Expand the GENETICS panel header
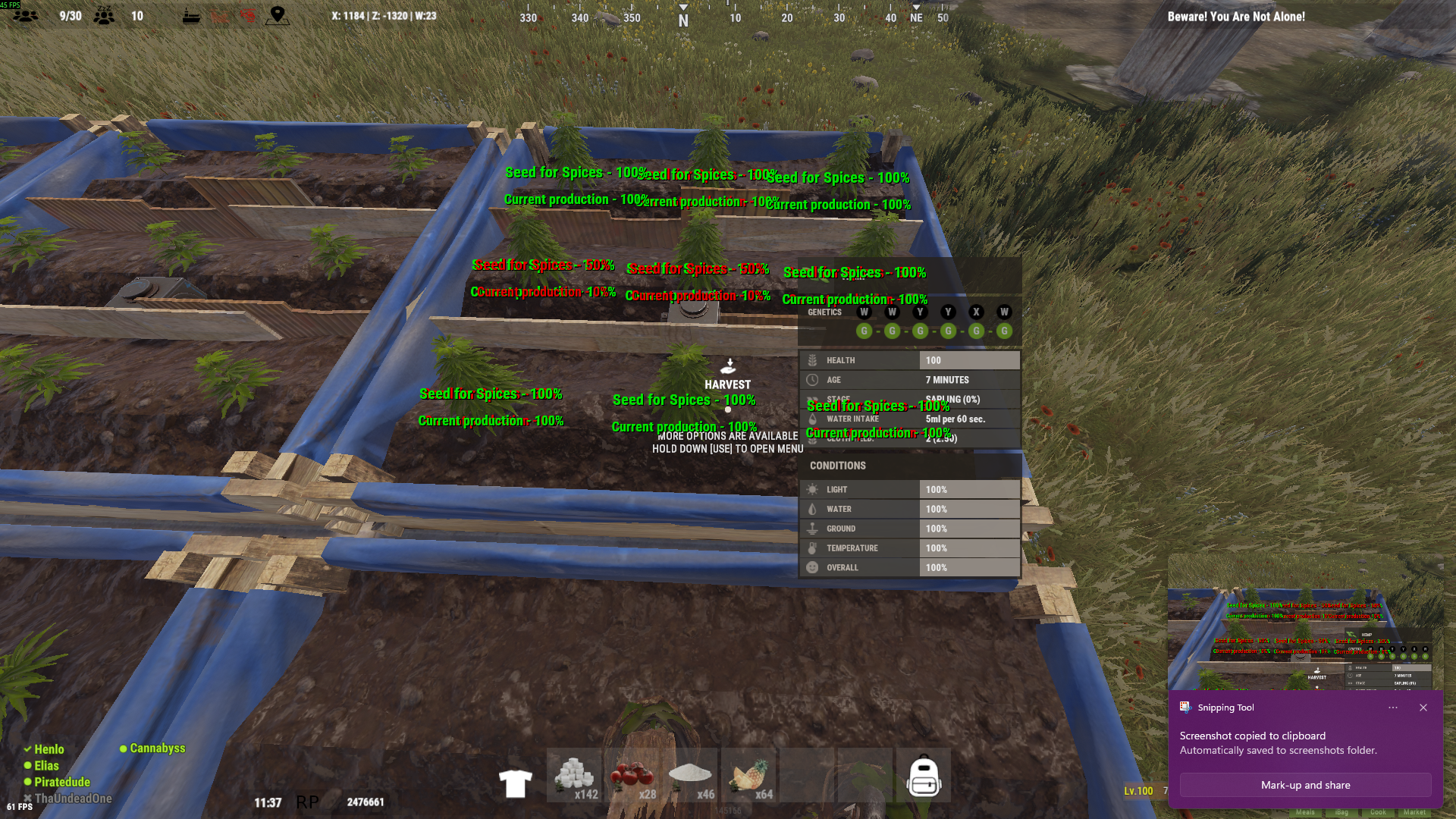 coord(824,312)
